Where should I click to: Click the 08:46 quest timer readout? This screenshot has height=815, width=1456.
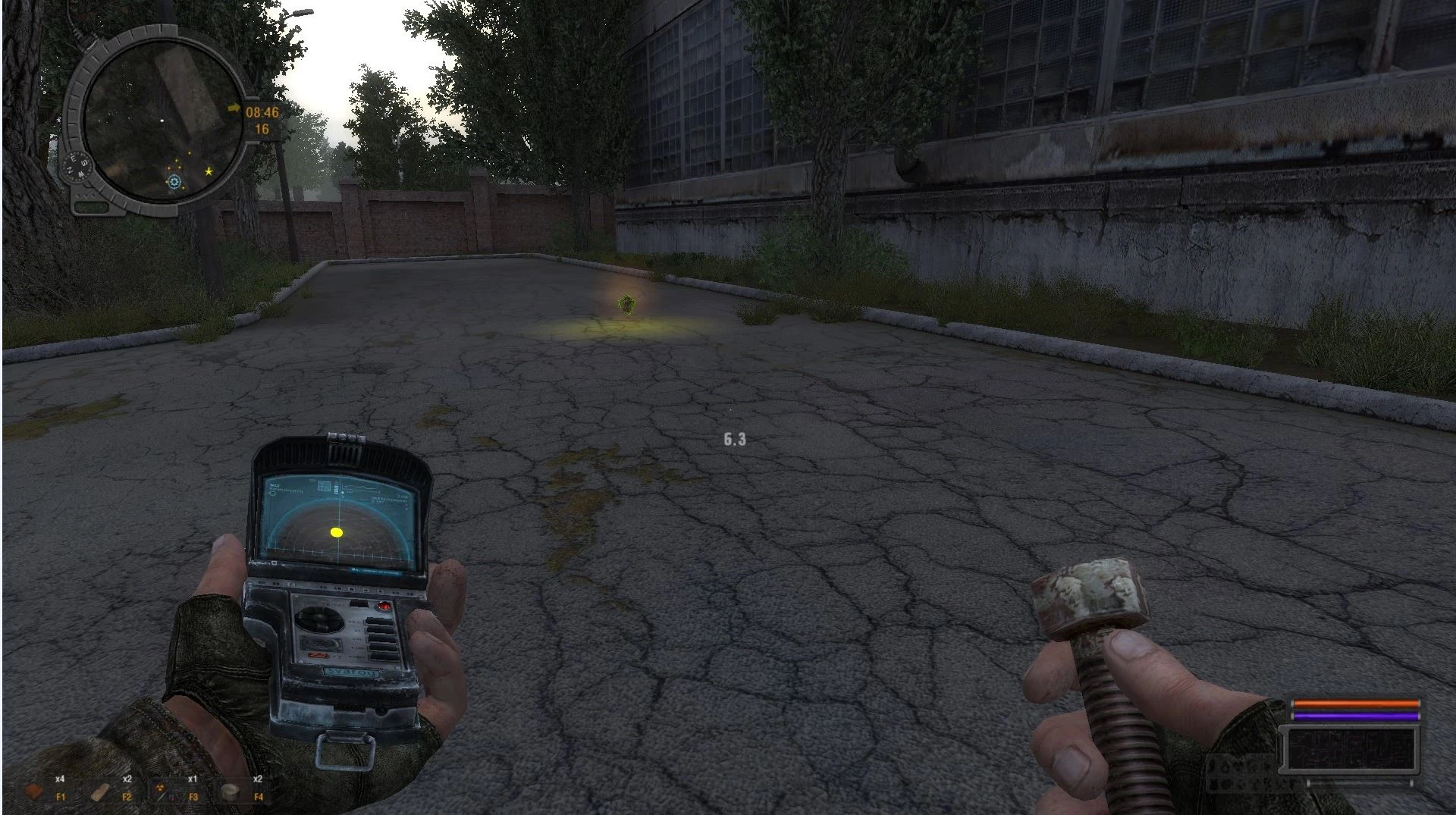tap(262, 112)
